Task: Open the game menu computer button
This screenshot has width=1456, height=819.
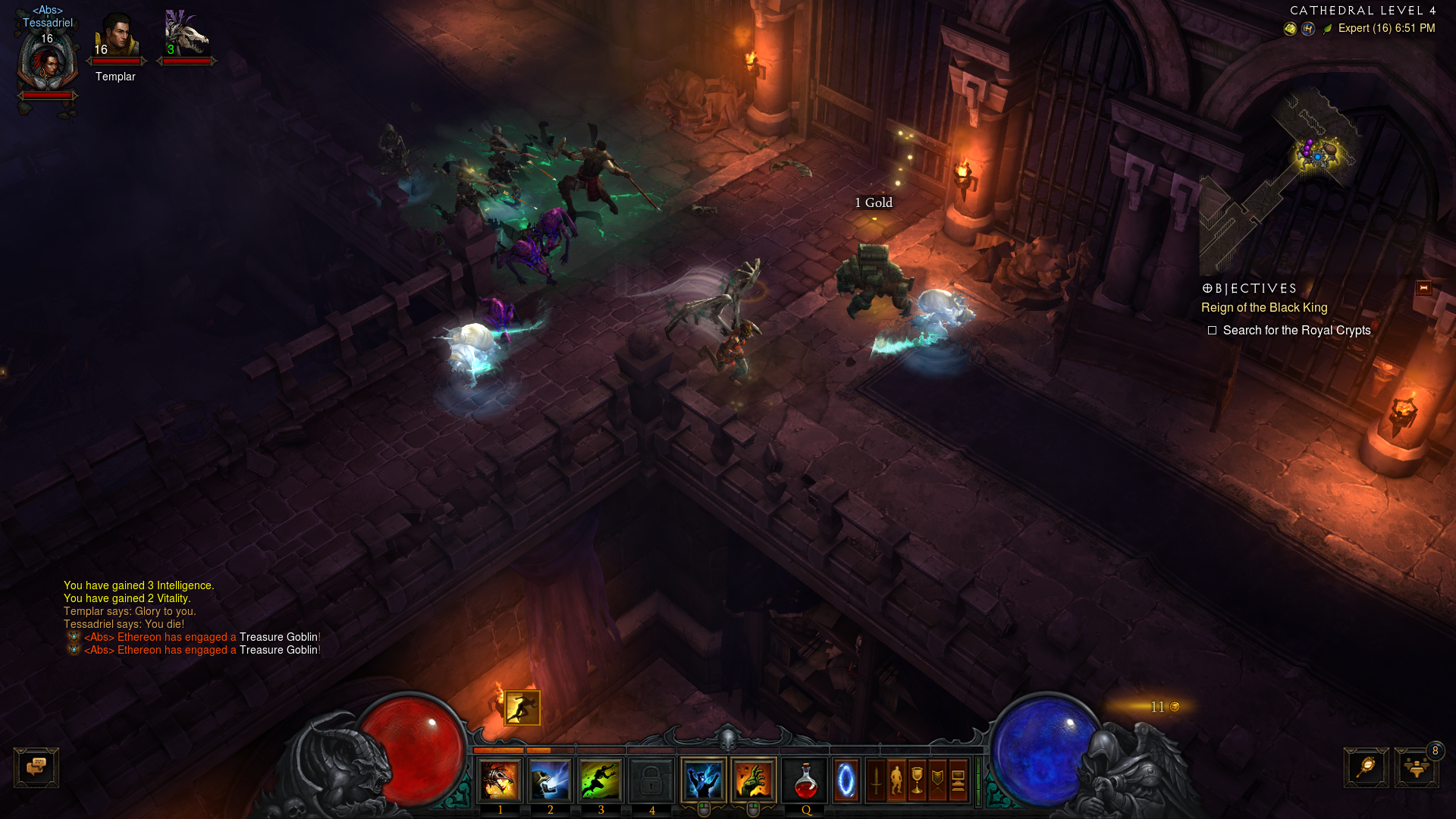Action: pyautogui.click(x=958, y=780)
